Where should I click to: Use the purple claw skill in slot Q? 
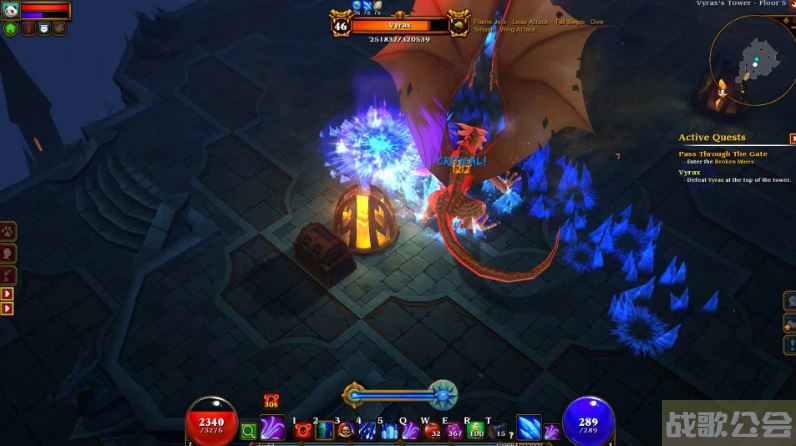410,431
